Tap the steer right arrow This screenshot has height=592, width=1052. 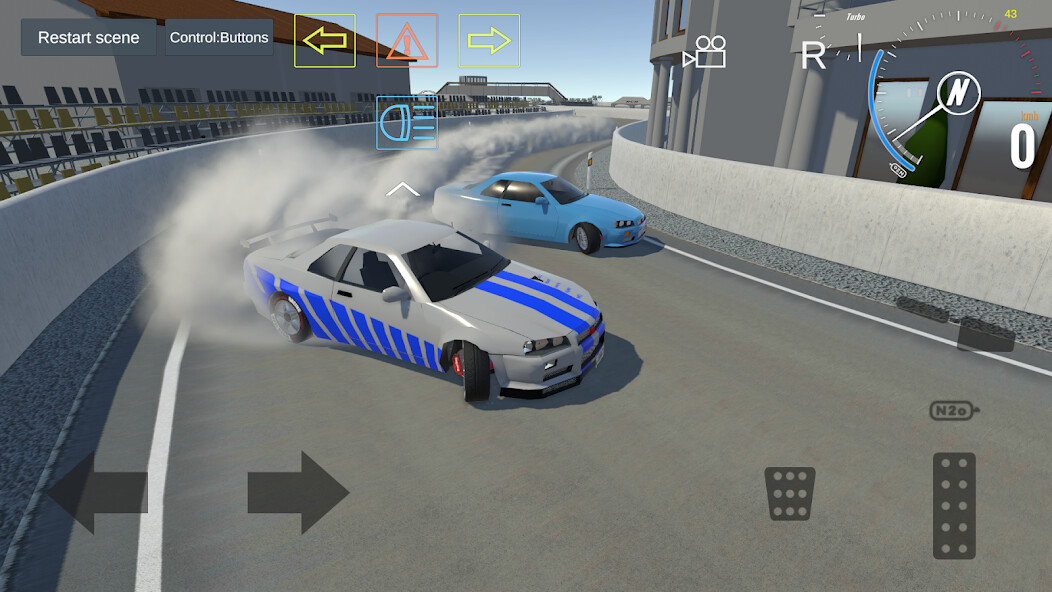[298, 492]
